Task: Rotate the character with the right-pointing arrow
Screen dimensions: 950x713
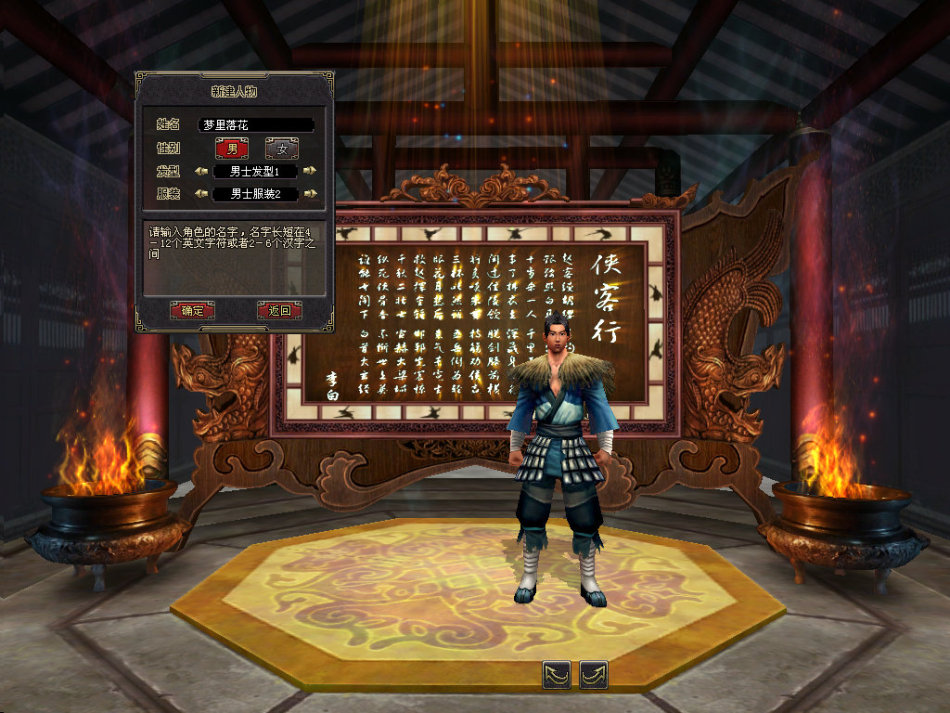Action: (x=594, y=675)
